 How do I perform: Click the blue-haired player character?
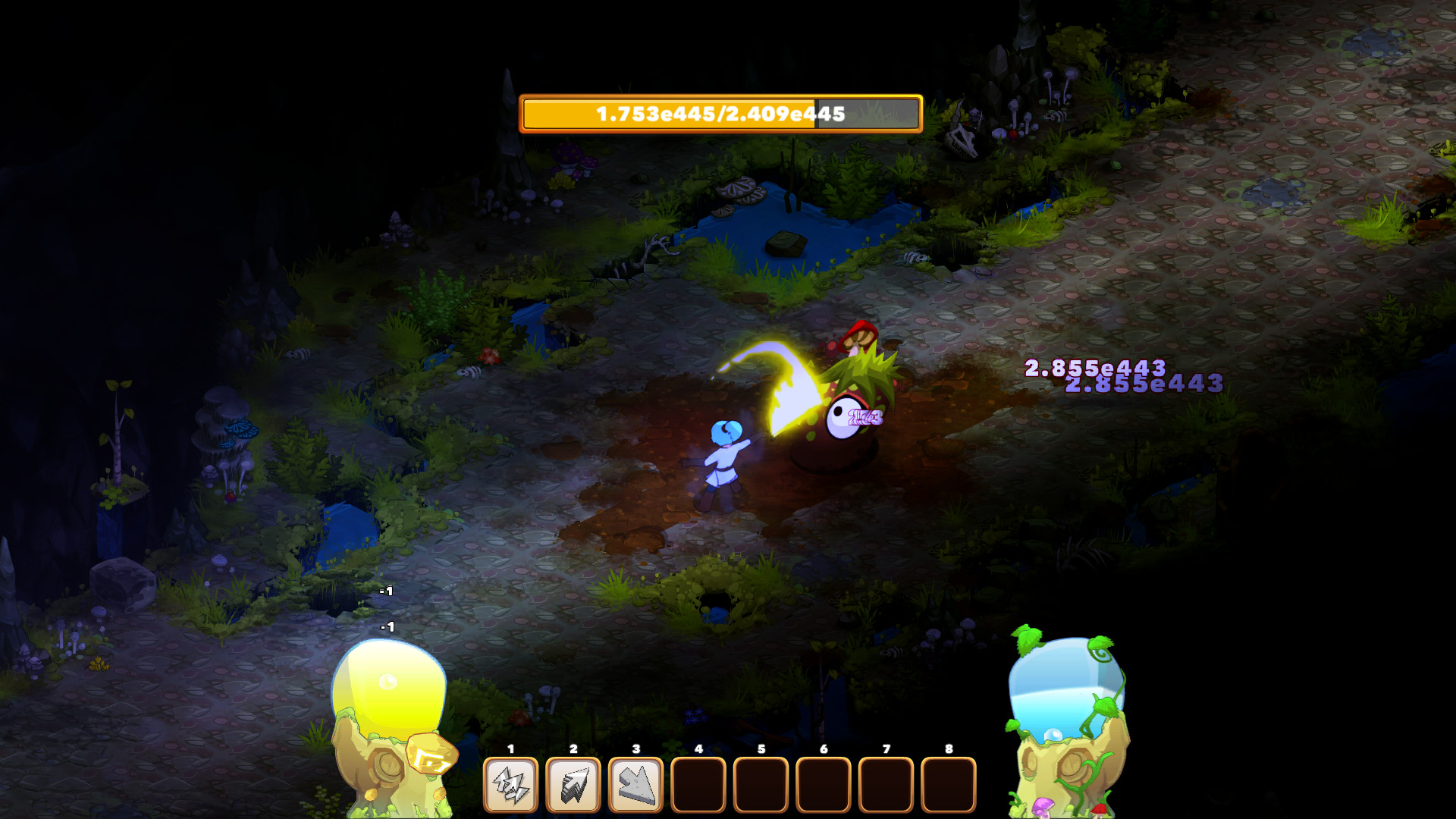(x=722, y=455)
